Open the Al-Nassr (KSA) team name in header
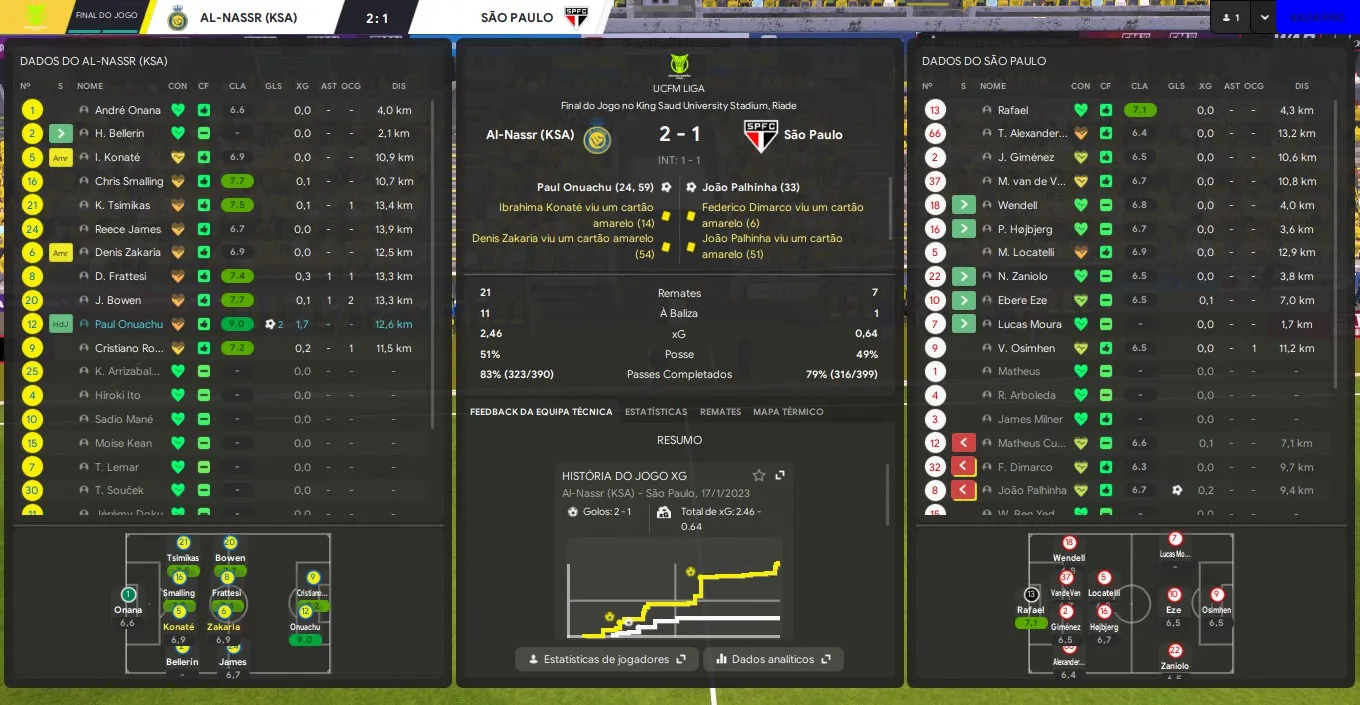 [248, 18]
